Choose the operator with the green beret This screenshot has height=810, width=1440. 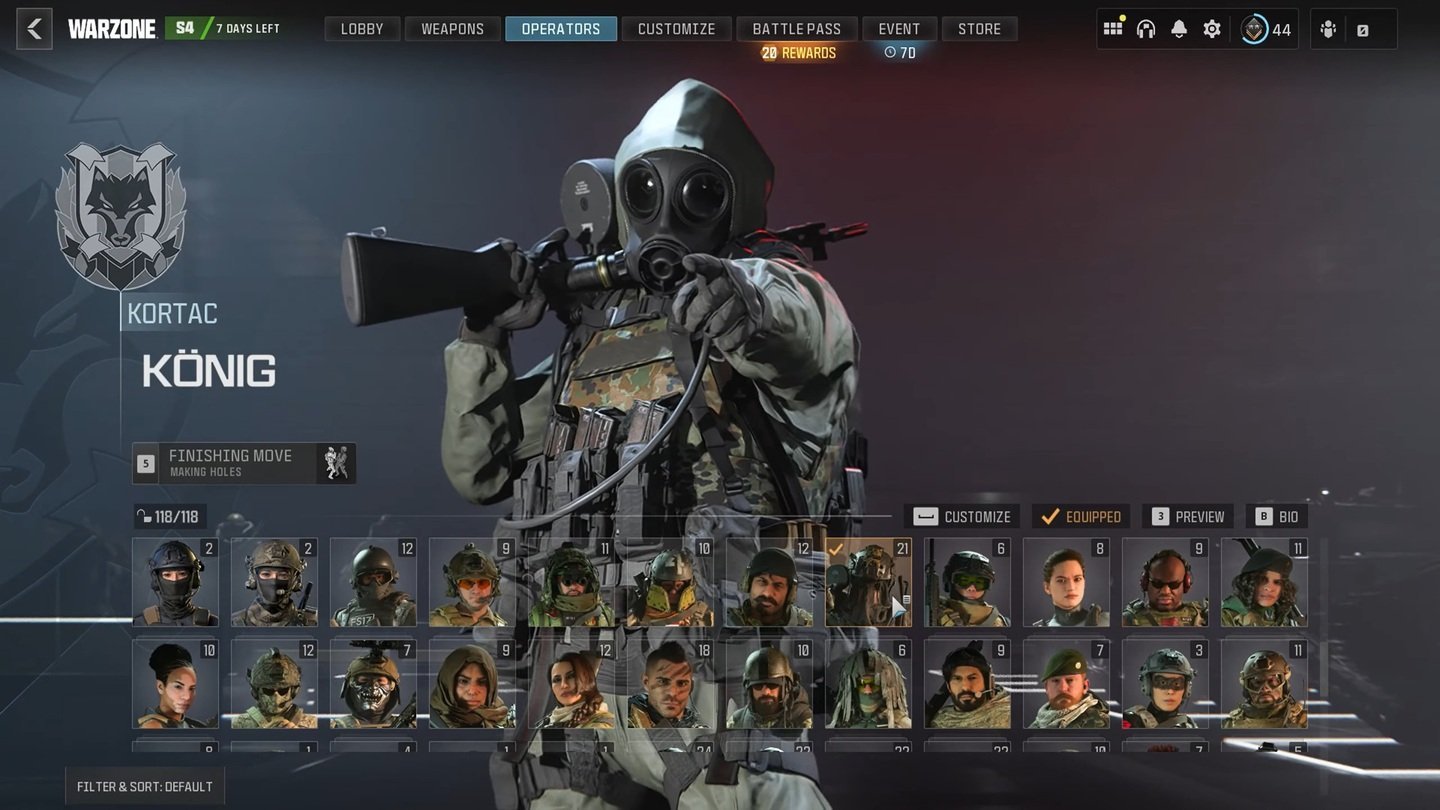(x=1066, y=684)
